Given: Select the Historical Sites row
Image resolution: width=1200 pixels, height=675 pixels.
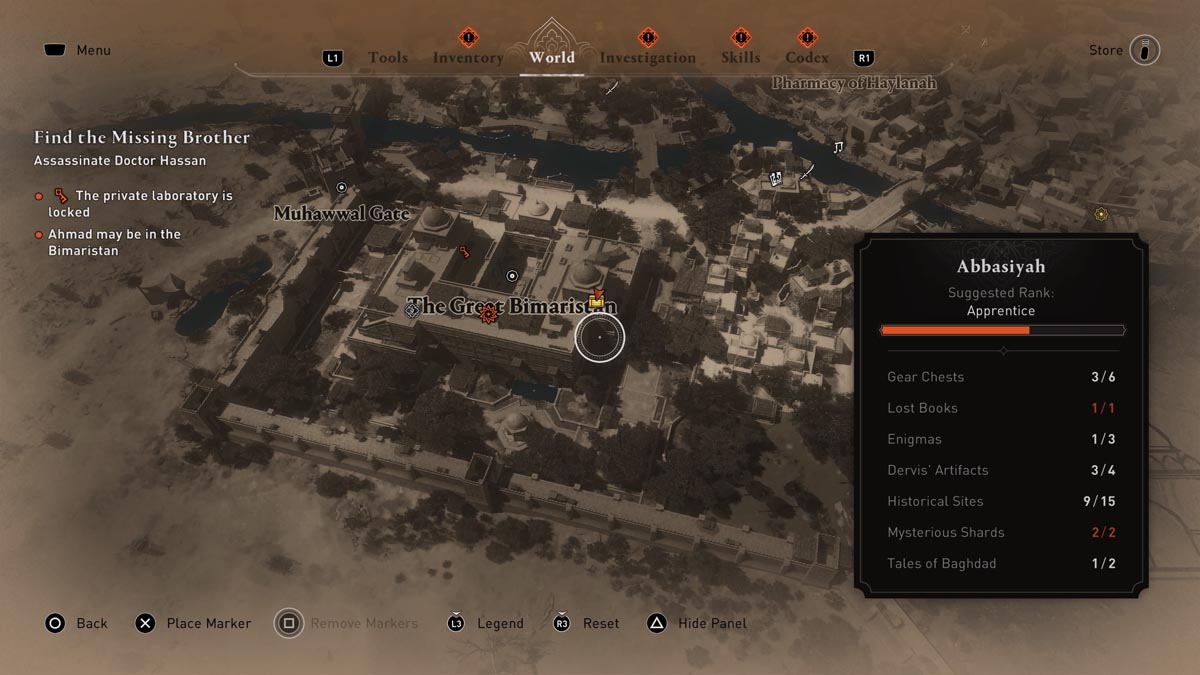Looking at the screenshot, I should coord(1001,501).
